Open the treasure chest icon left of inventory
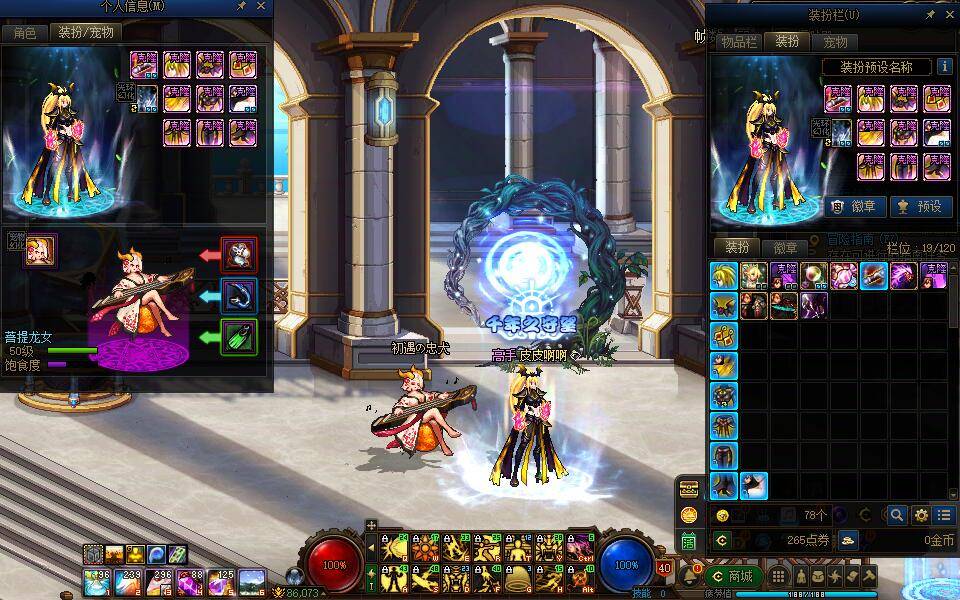The image size is (960, 600). (689, 488)
